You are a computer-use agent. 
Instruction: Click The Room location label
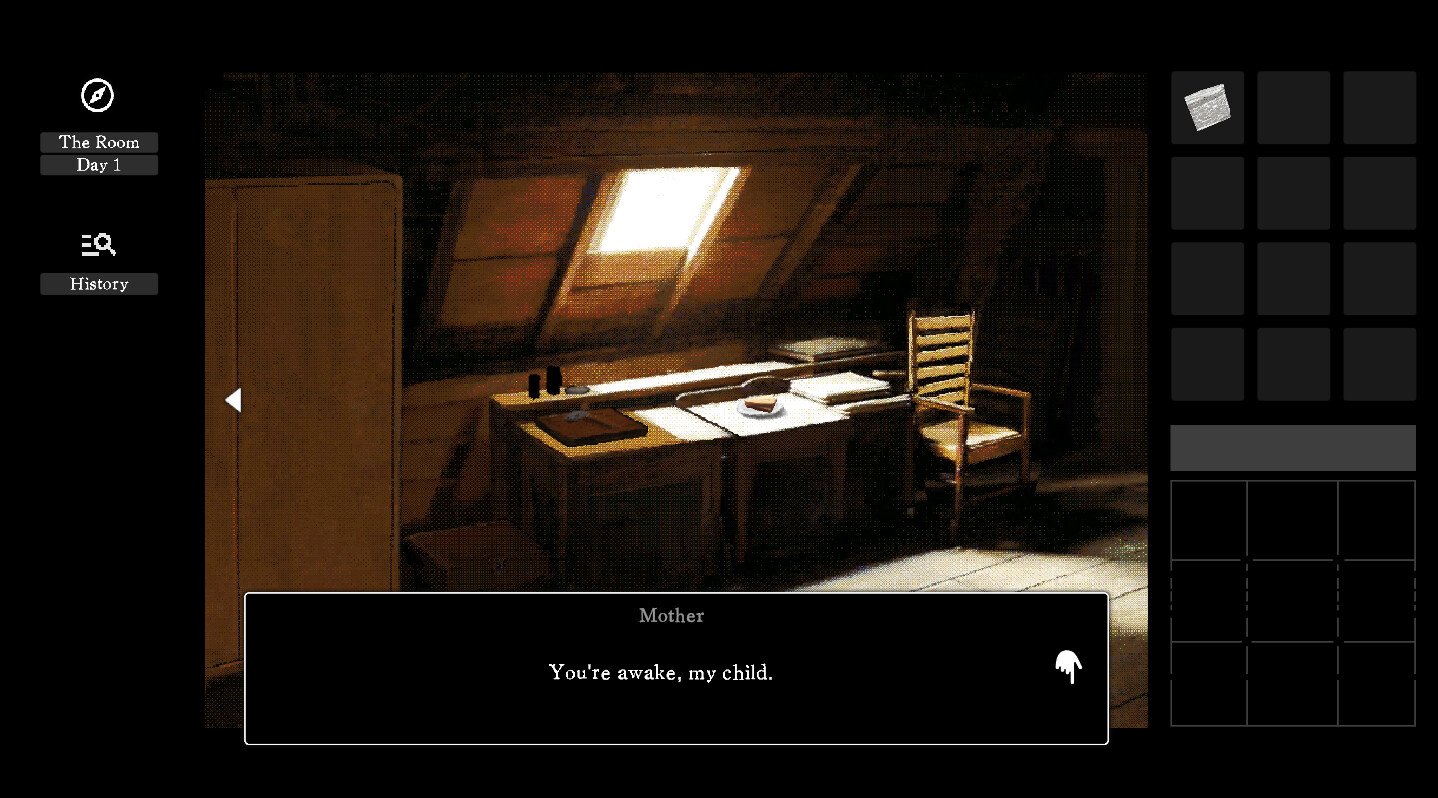(99, 142)
